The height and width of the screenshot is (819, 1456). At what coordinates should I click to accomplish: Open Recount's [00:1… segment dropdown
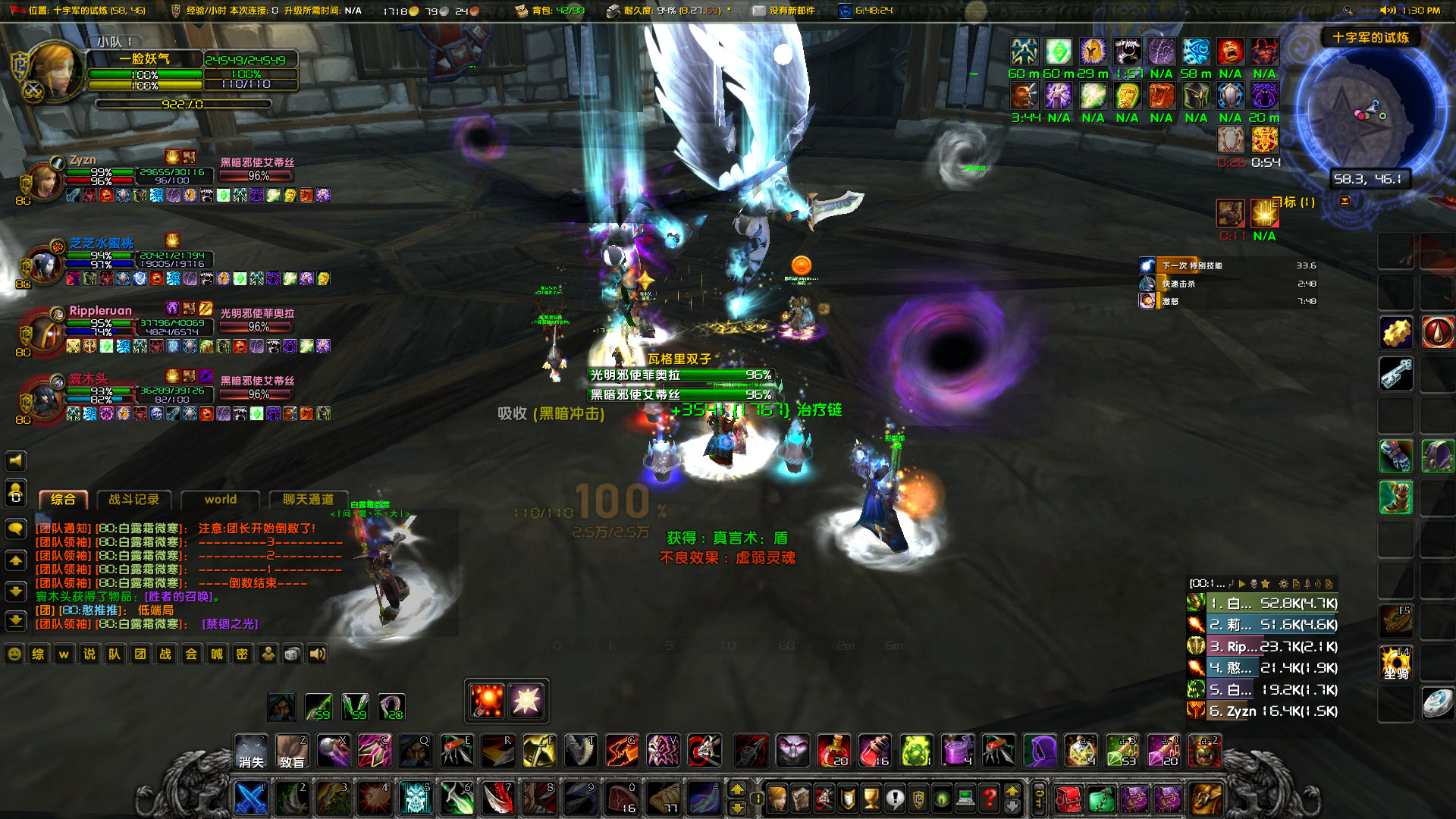click(x=1206, y=584)
